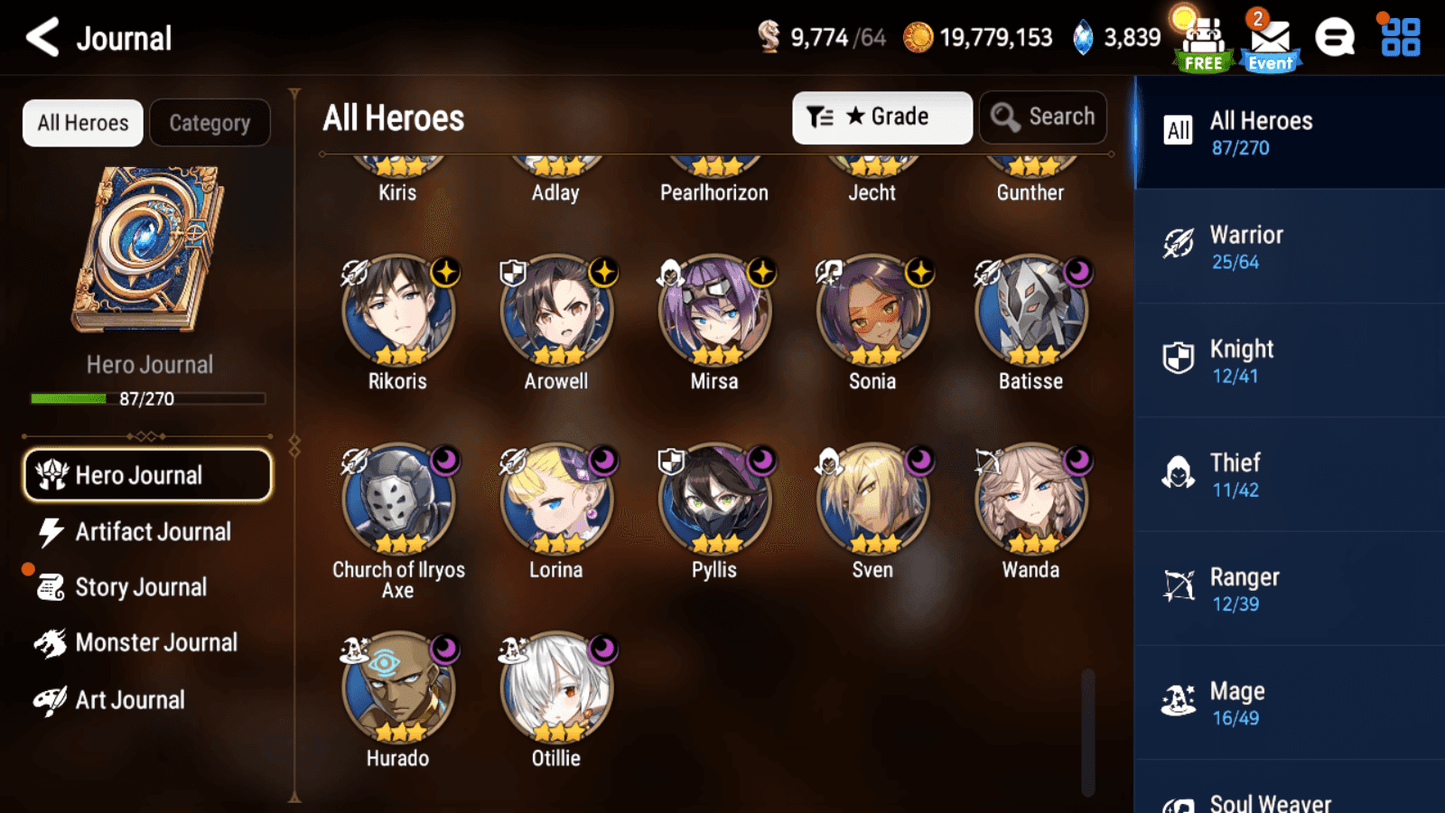Switch to the Category tab
The image size is (1445, 813).
209,123
